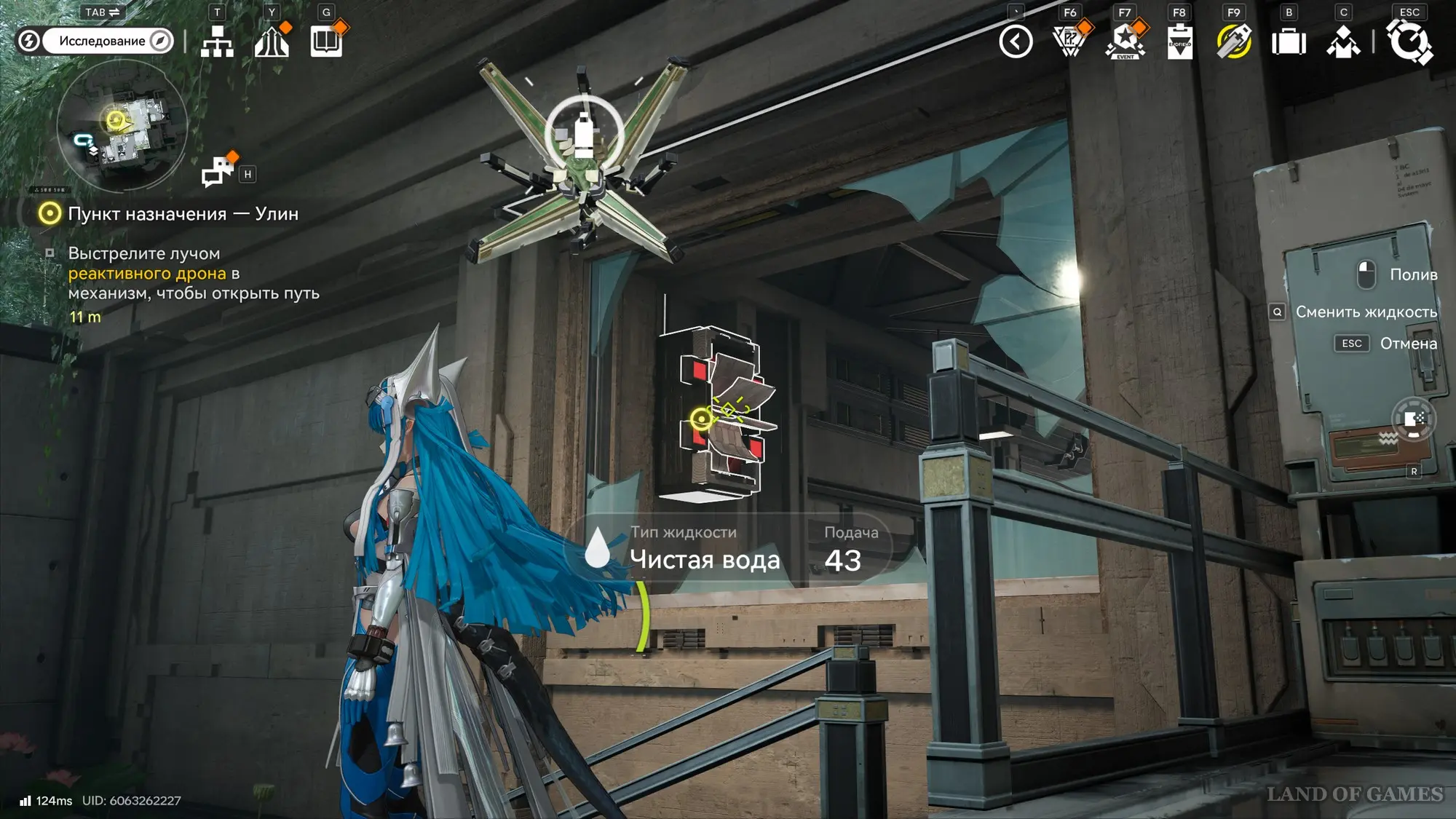Image resolution: width=1456 pixels, height=819 pixels.
Task: Click Сменить жидкость to change liquid
Action: click(1366, 312)
